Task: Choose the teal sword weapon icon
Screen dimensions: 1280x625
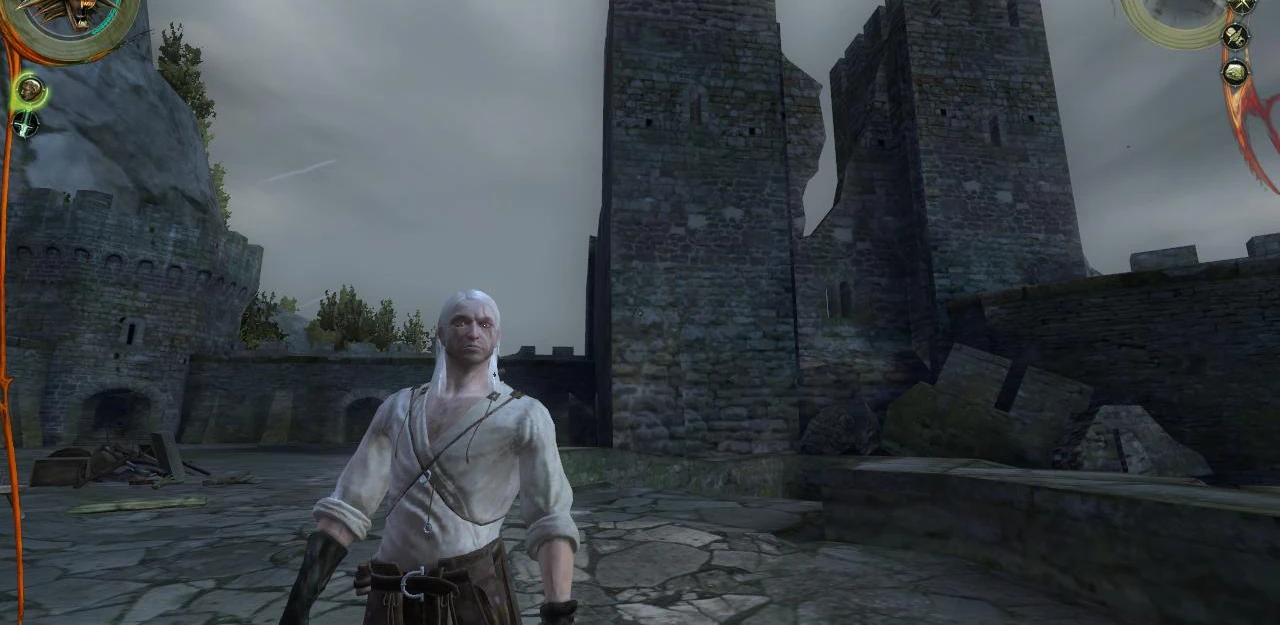Action: point(26,124)
